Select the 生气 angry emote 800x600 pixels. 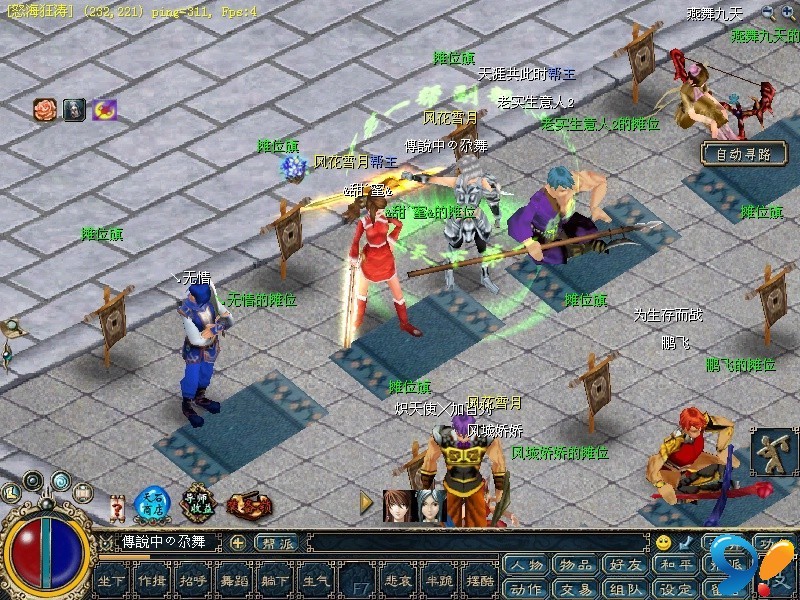316,580
